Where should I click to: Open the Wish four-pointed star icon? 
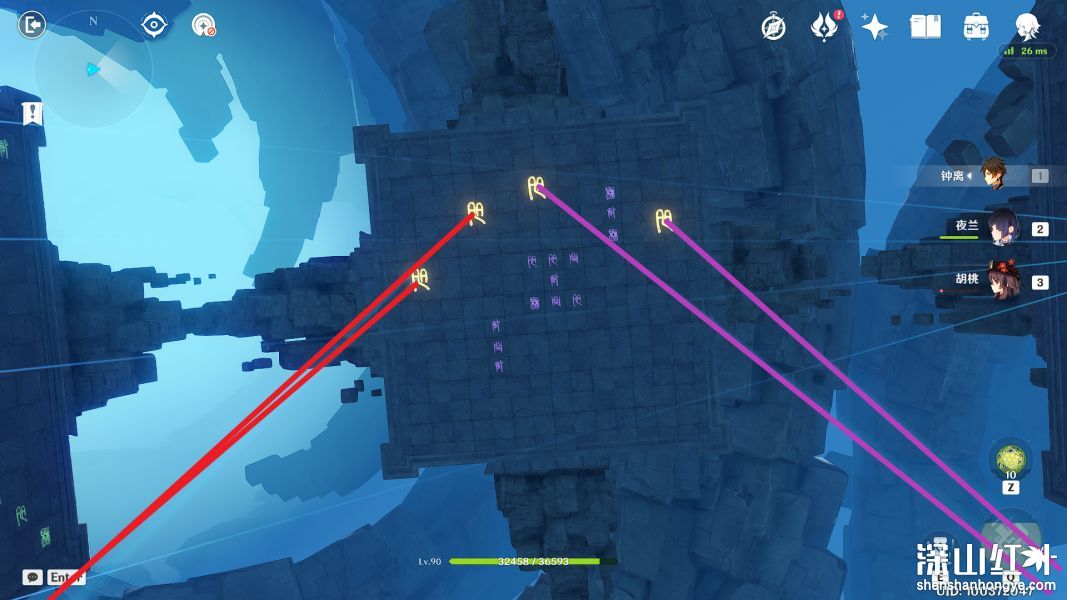(875, 27)
